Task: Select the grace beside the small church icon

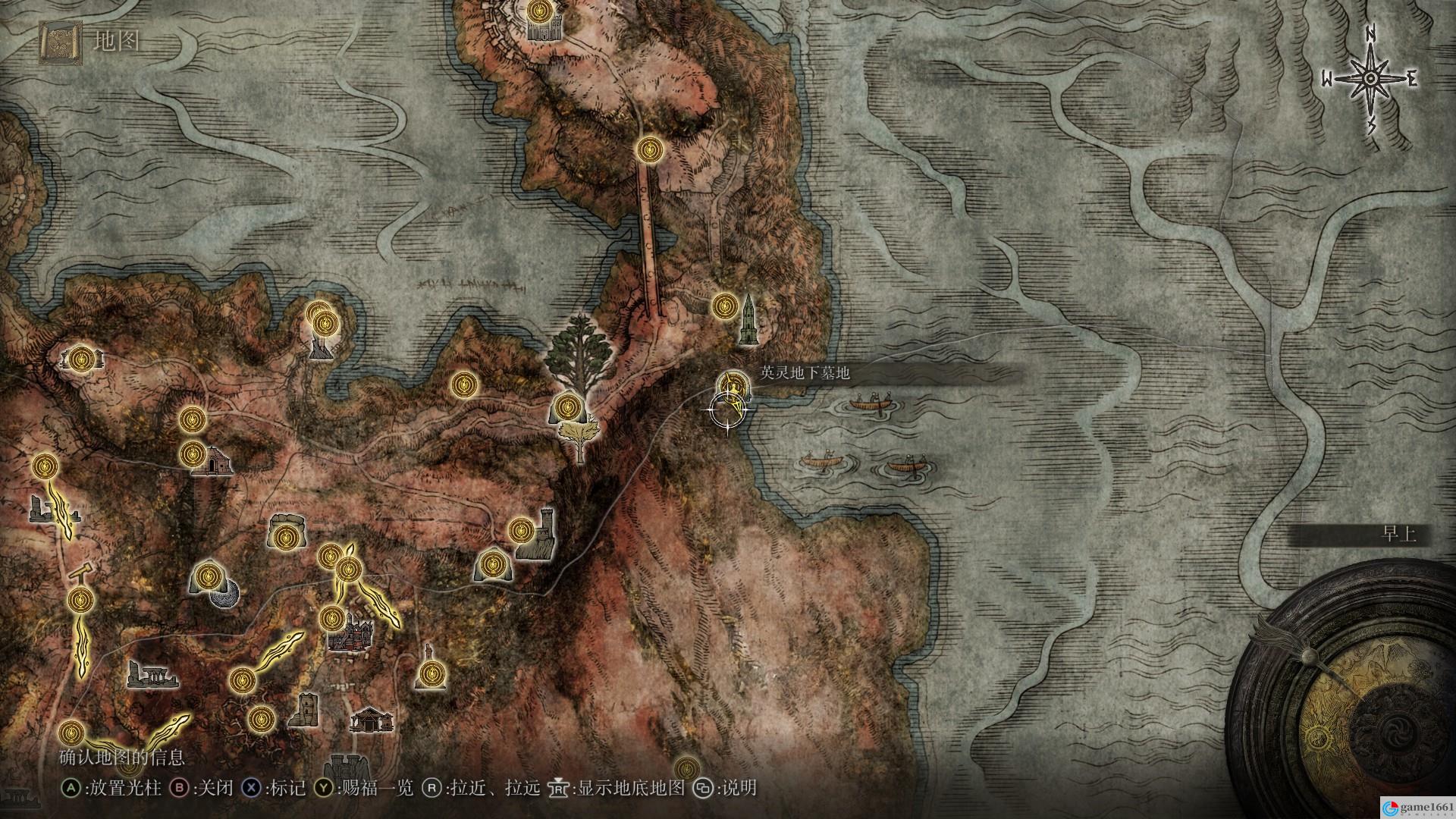Action: (x=193, y=454)
